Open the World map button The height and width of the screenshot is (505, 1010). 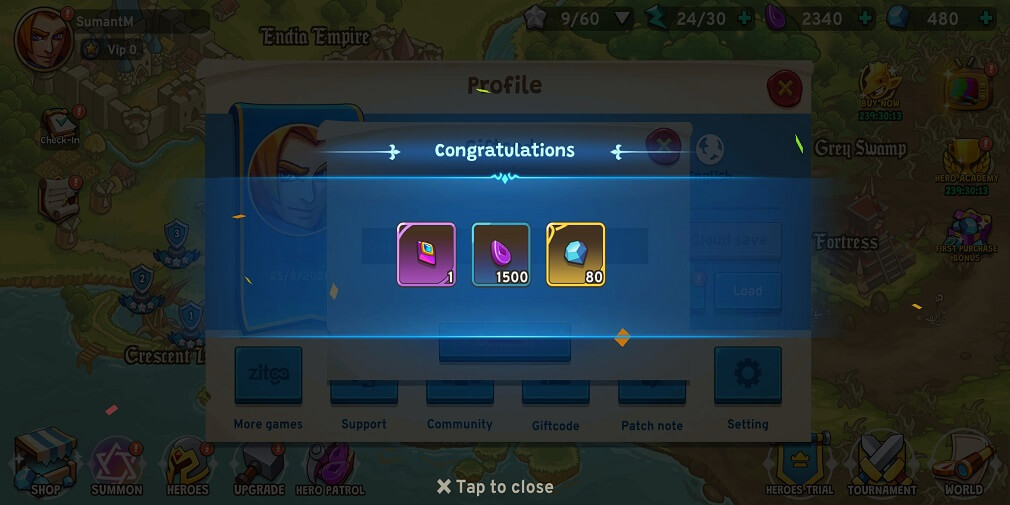(963, 463)
